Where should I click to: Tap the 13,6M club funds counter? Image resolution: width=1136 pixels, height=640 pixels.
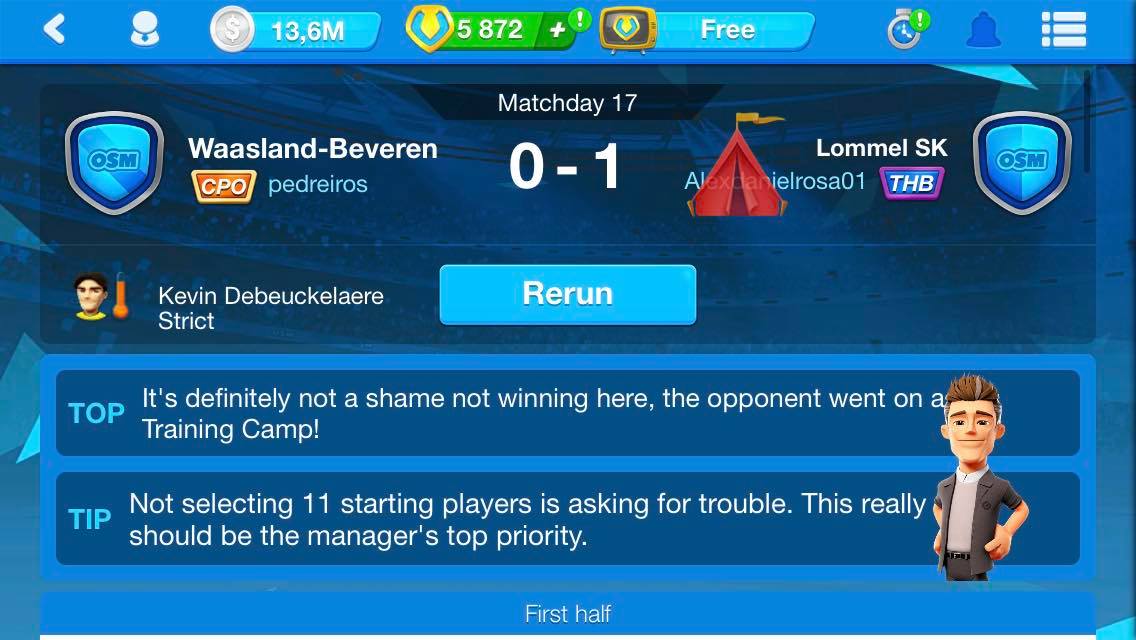pyautogui.click(x=296, y=30)
